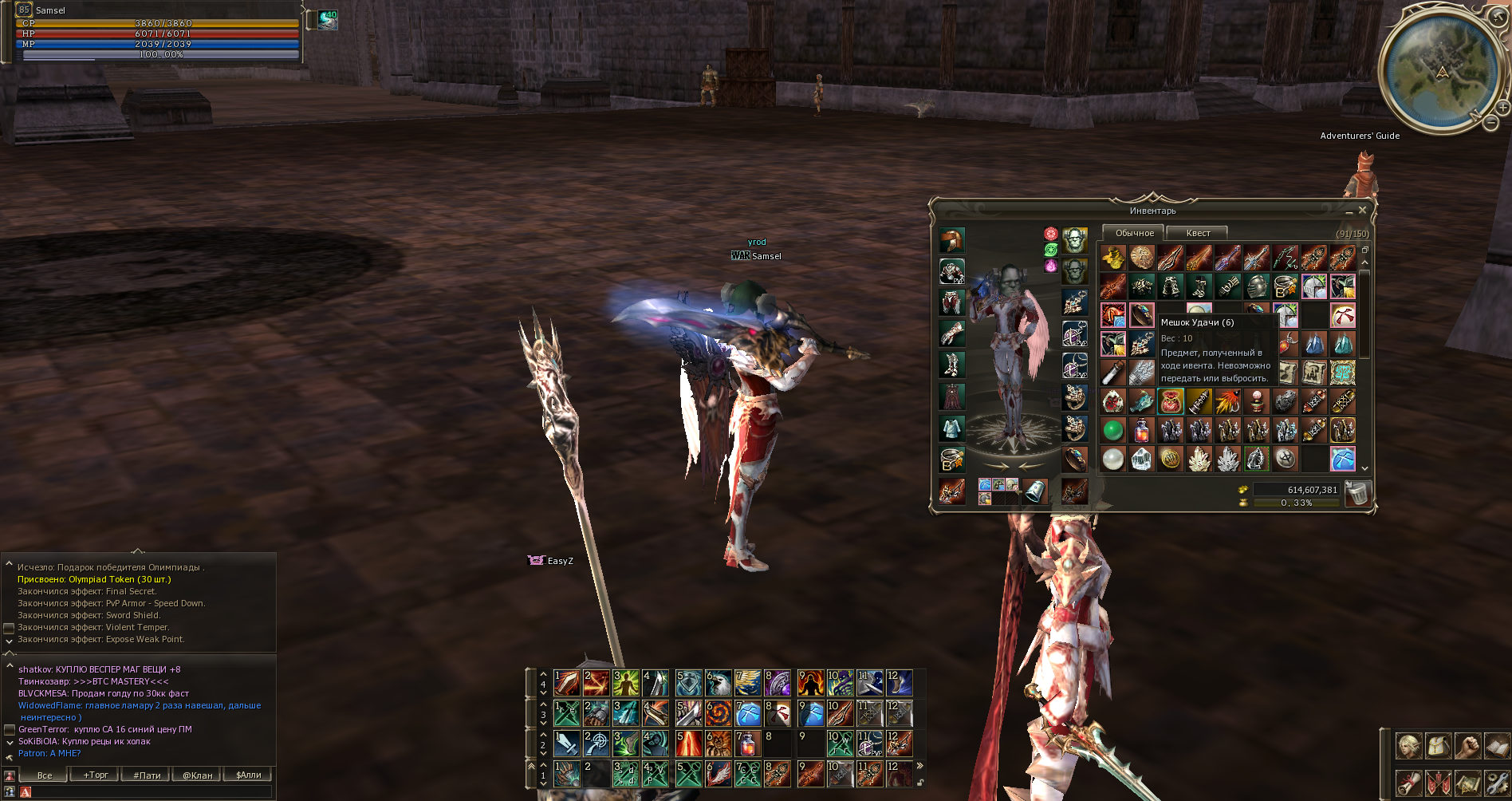Zoom in the minimap with plus button
Screen dimensions: 1512x801
coord(1503,106)
